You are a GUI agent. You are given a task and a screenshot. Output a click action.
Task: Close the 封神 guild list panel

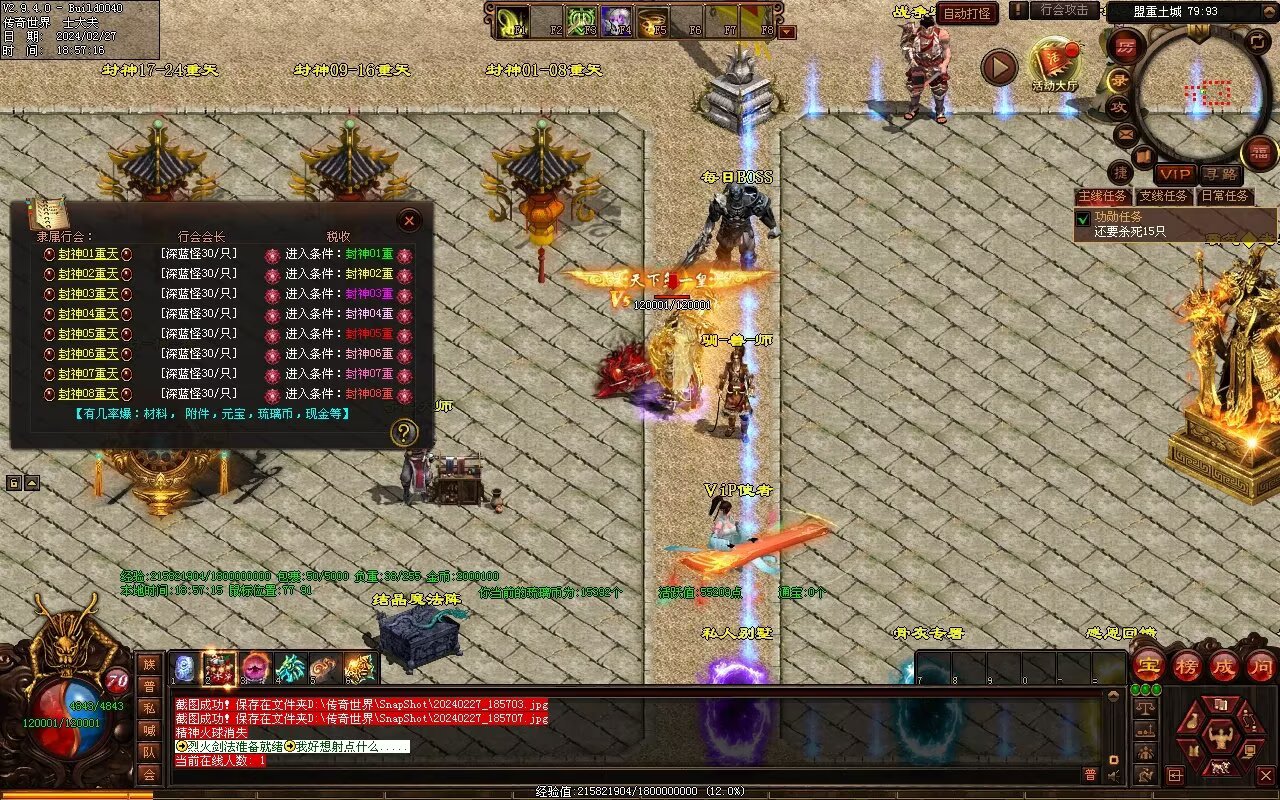(409, 220)
